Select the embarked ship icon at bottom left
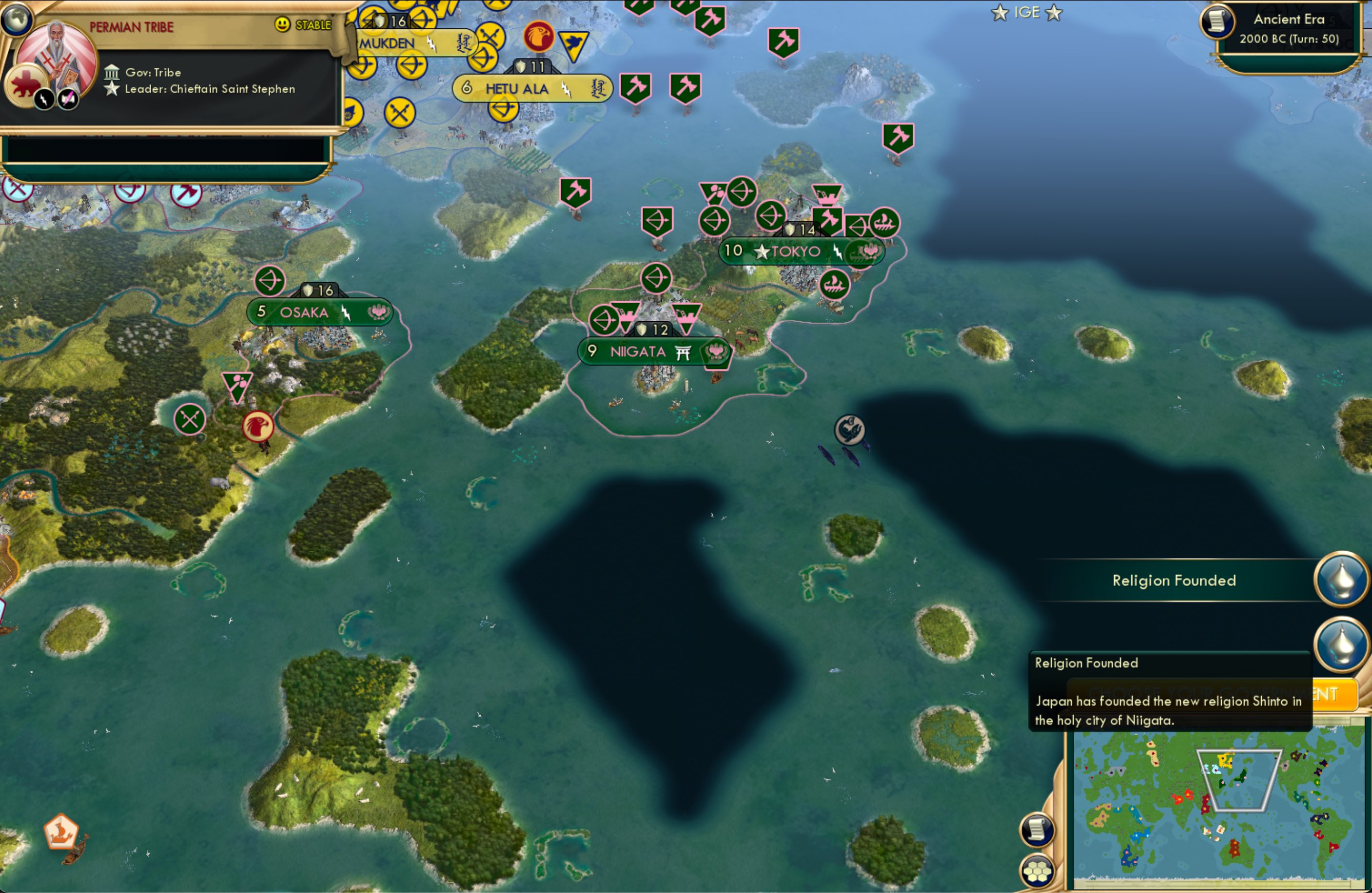1372x893 pixels. pos(62,832)
